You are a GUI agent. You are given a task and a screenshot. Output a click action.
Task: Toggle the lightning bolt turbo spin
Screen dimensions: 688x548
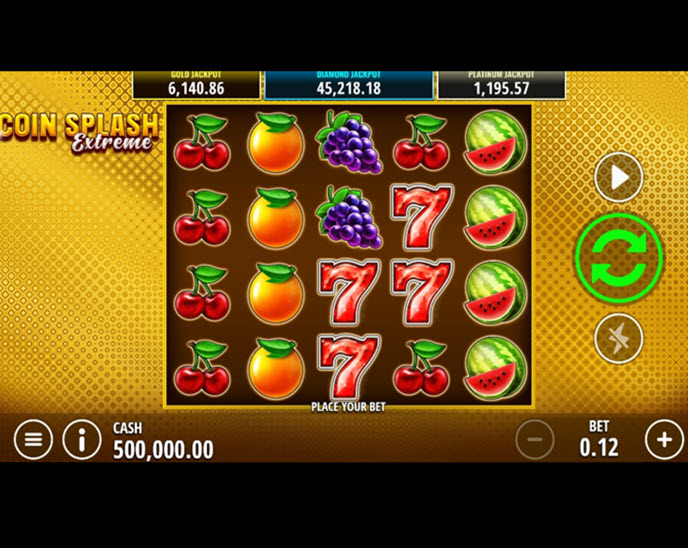[x=619, y=338]
